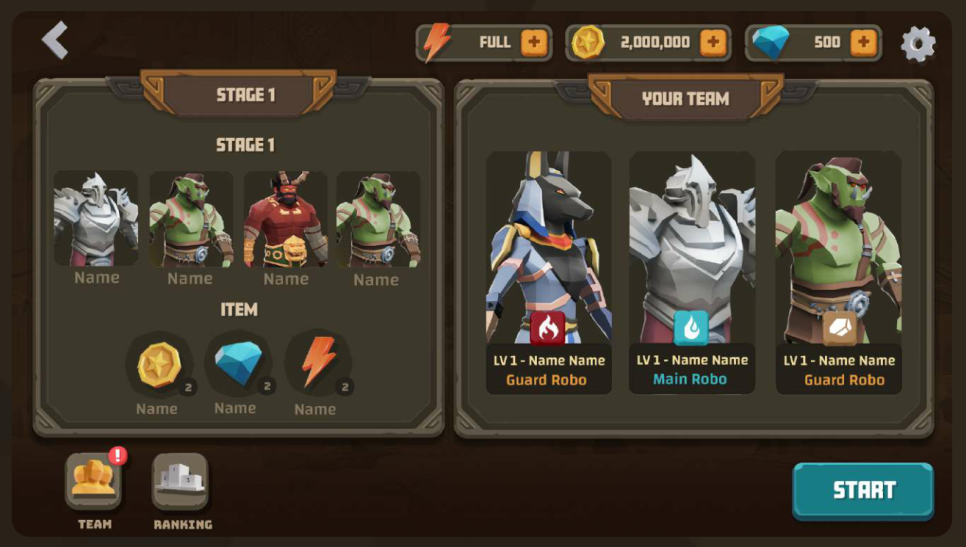
Task: Start the stage with the START button
Action: [863, 490]
